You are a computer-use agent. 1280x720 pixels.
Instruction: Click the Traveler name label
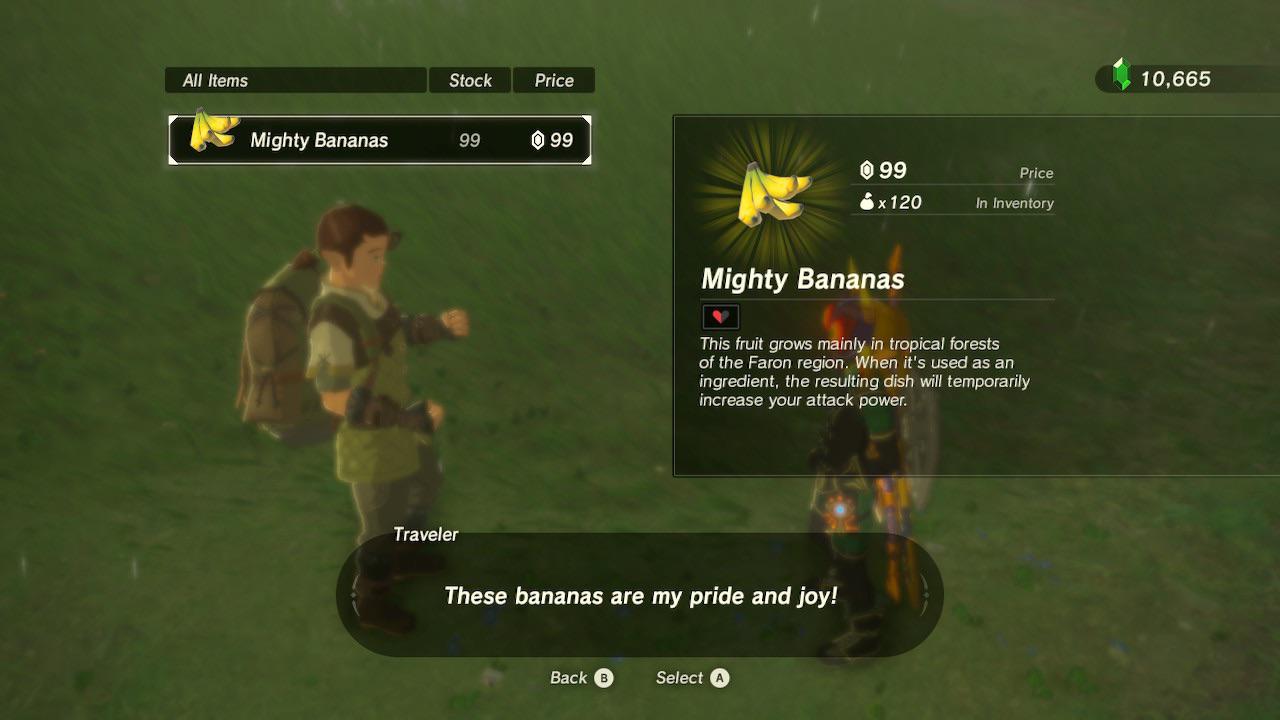click(x=425, y=534)
